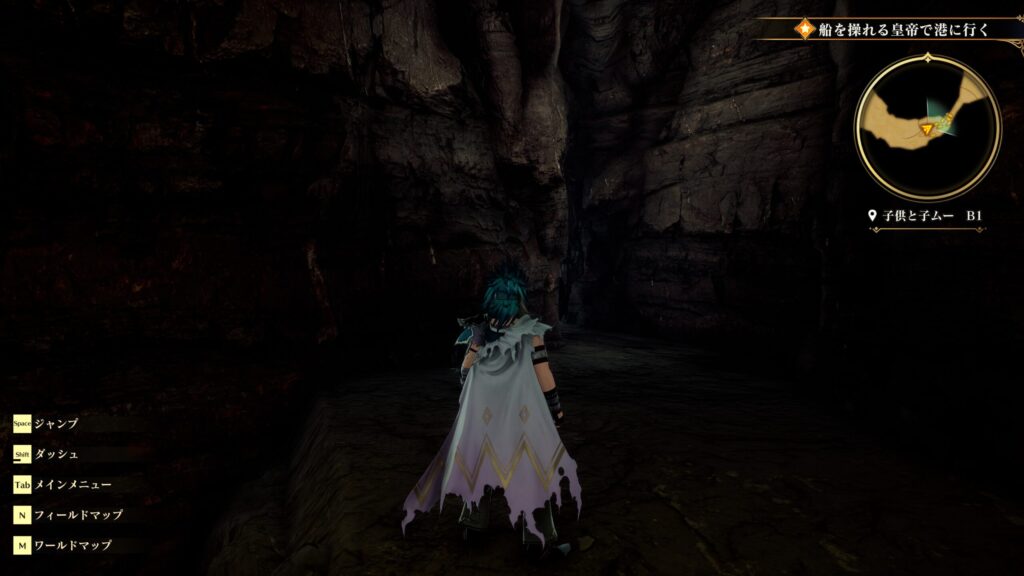The height and width of the screenshot is (576, 1024).
Task: Open the circular cave minimap
Action: (927, 126)
